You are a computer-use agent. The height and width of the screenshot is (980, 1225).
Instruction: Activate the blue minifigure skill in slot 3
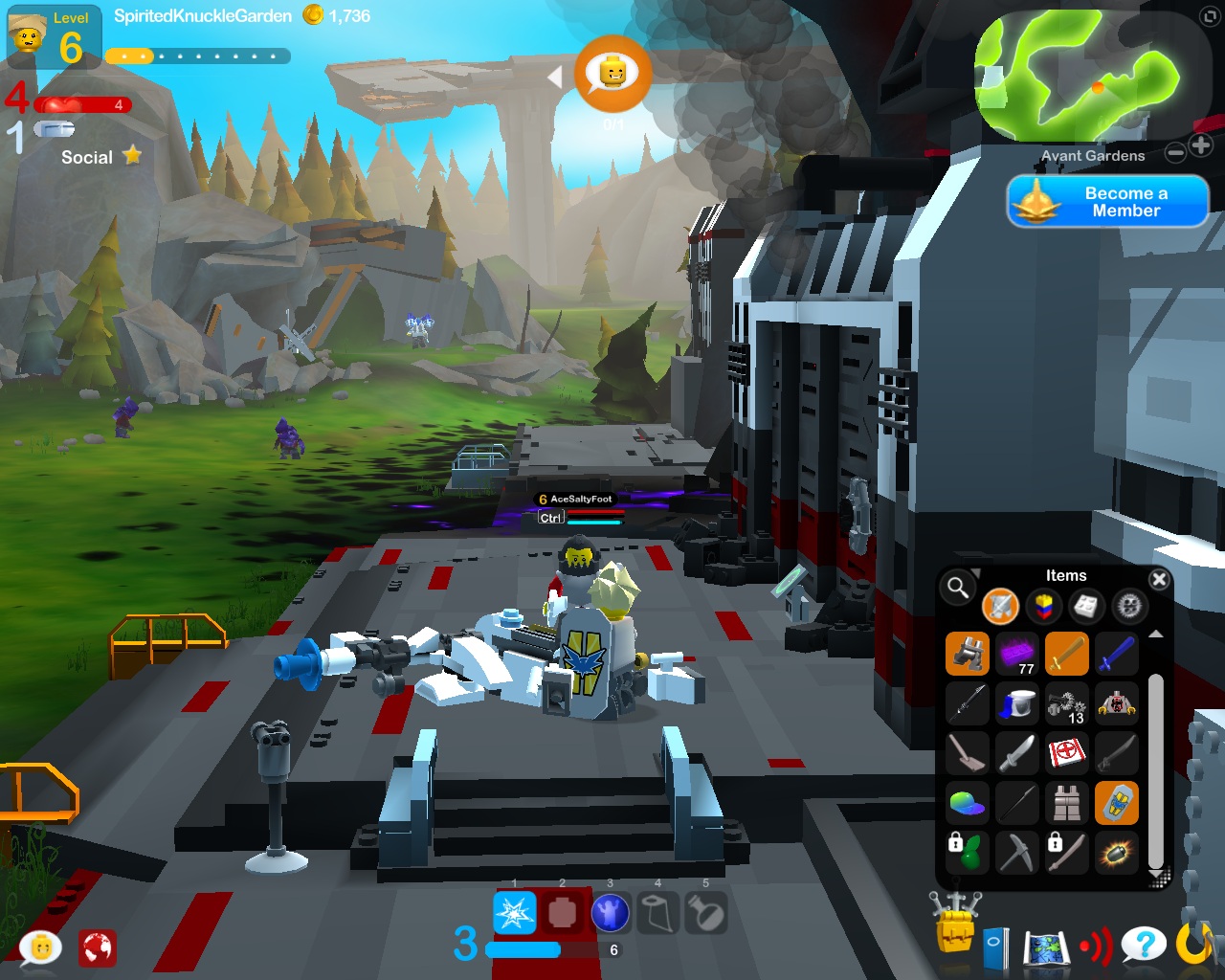610,913
